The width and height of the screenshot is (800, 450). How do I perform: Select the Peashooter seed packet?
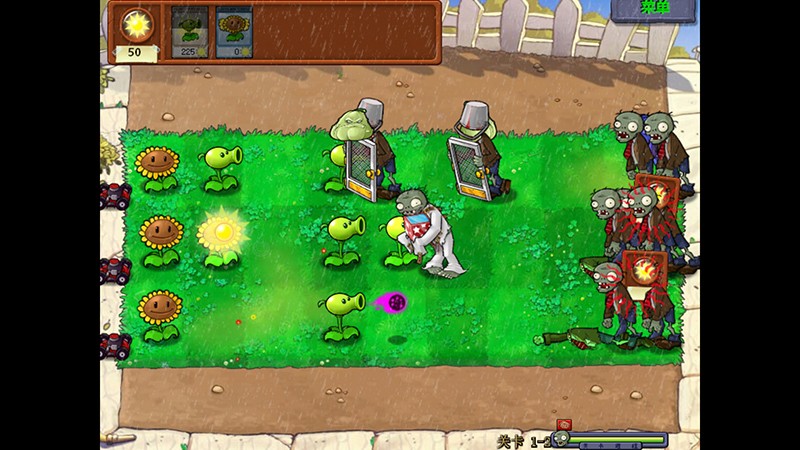190,32
